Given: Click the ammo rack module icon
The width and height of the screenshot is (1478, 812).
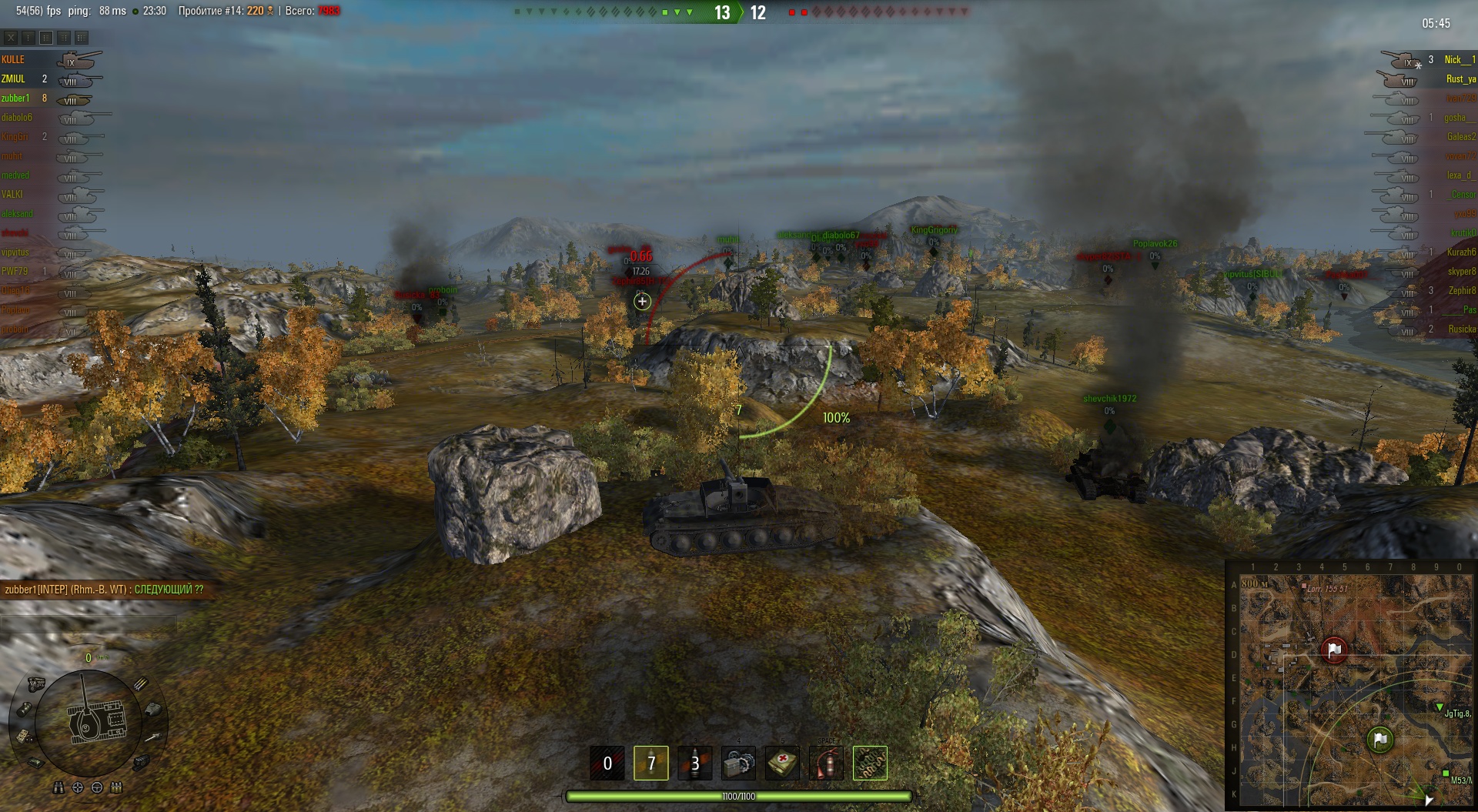Looking at the screenshot, I should coord(141,683).
